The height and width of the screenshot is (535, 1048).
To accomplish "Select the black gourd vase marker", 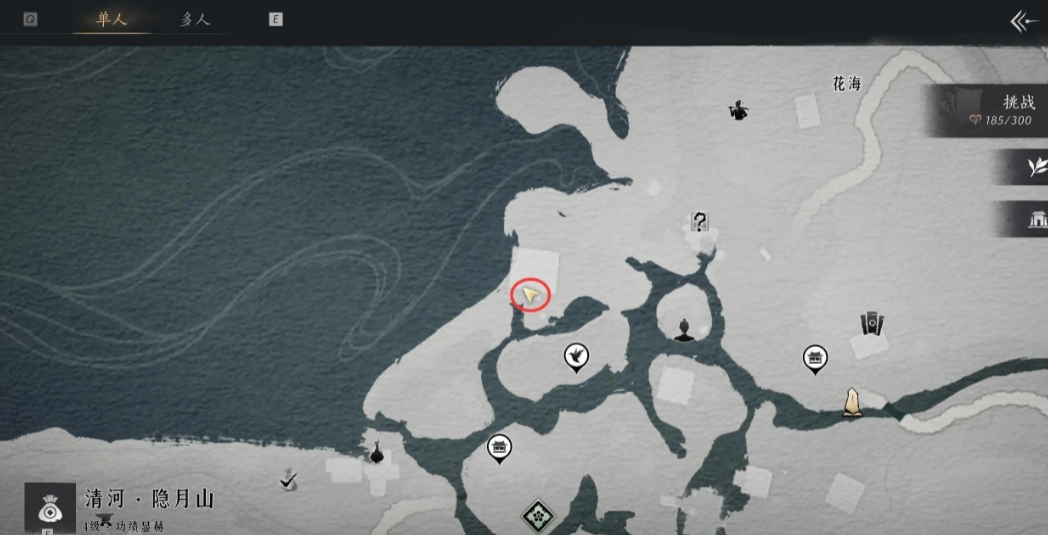I will [x=377, y=453].
